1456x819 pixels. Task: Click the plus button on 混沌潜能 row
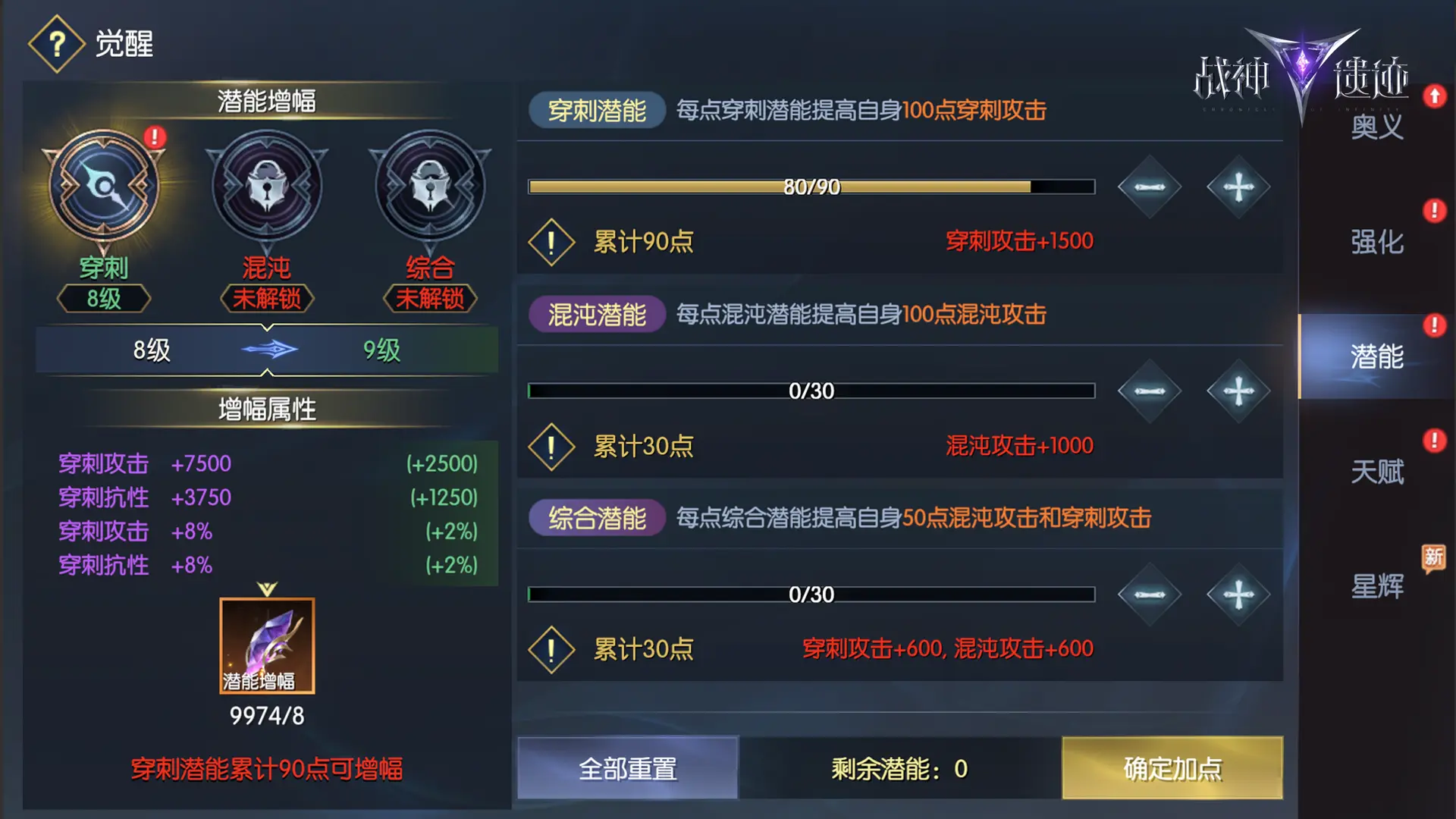pyautogui.click(x=1238, y=391)
